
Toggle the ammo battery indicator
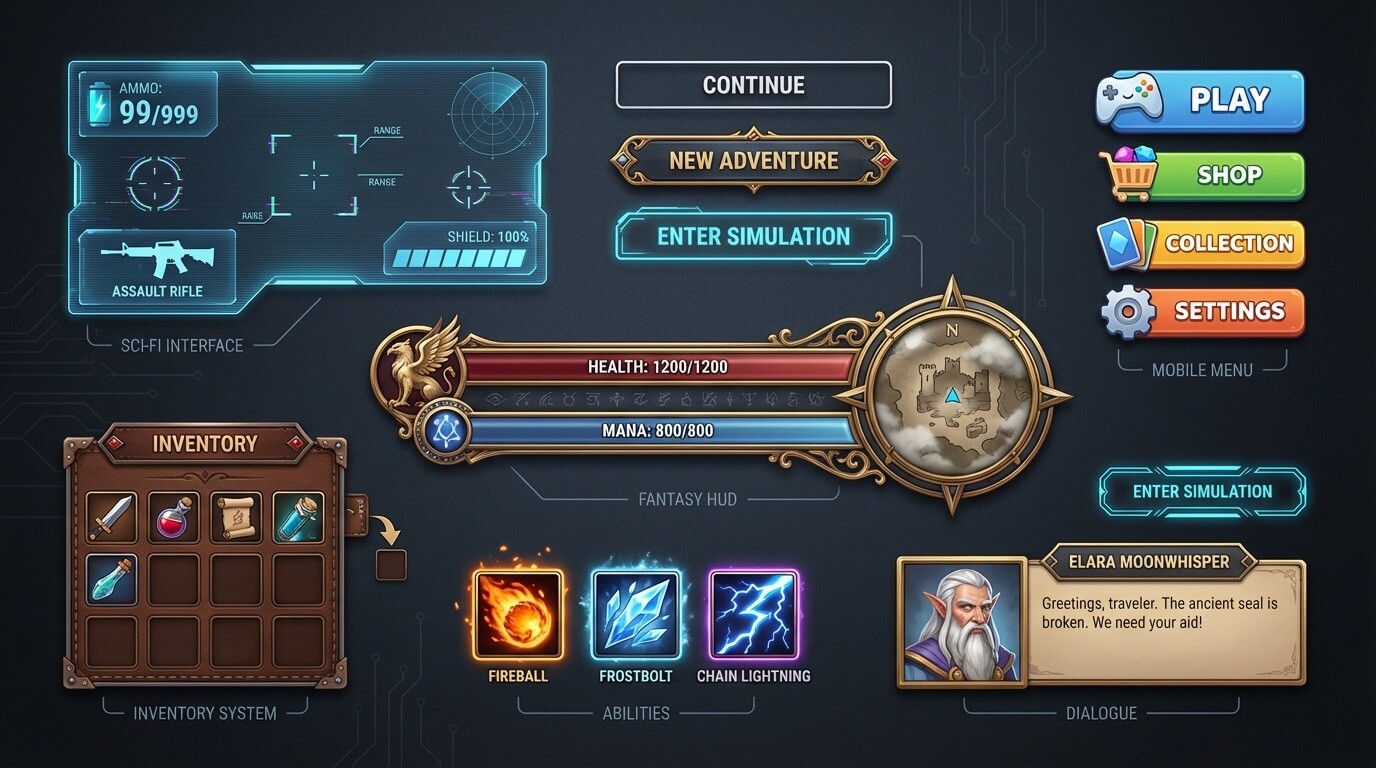tap(100, 102)
